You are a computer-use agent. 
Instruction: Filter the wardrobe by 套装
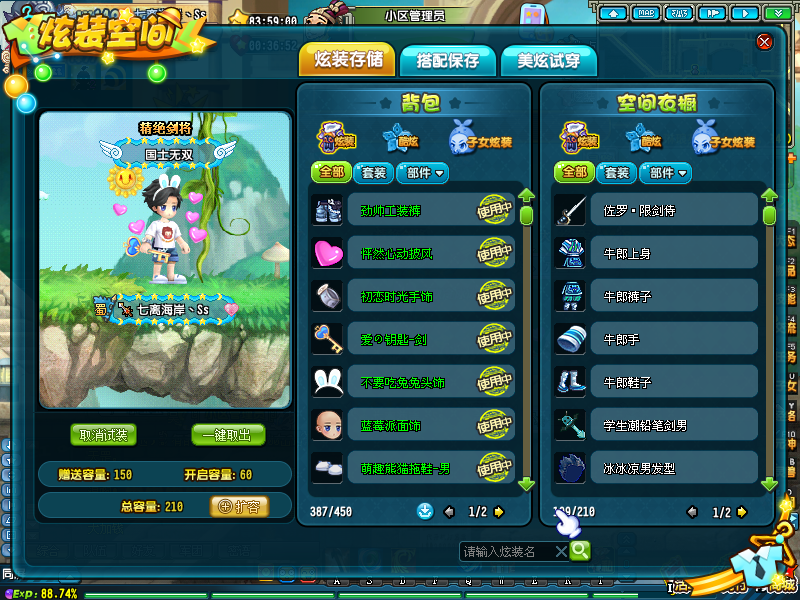tap(617, 173)
